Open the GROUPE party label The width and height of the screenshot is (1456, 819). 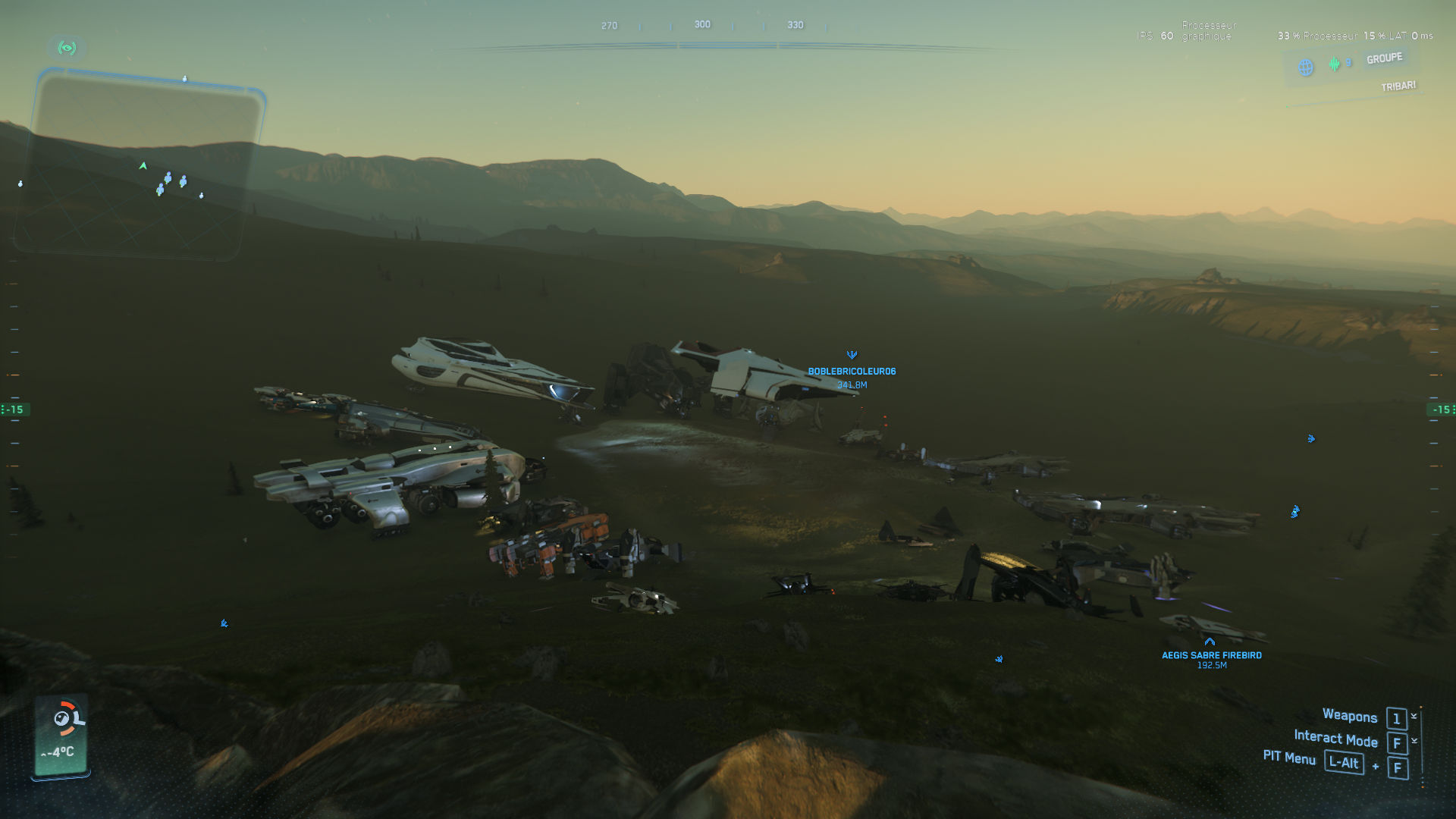tap(1384, 59)
